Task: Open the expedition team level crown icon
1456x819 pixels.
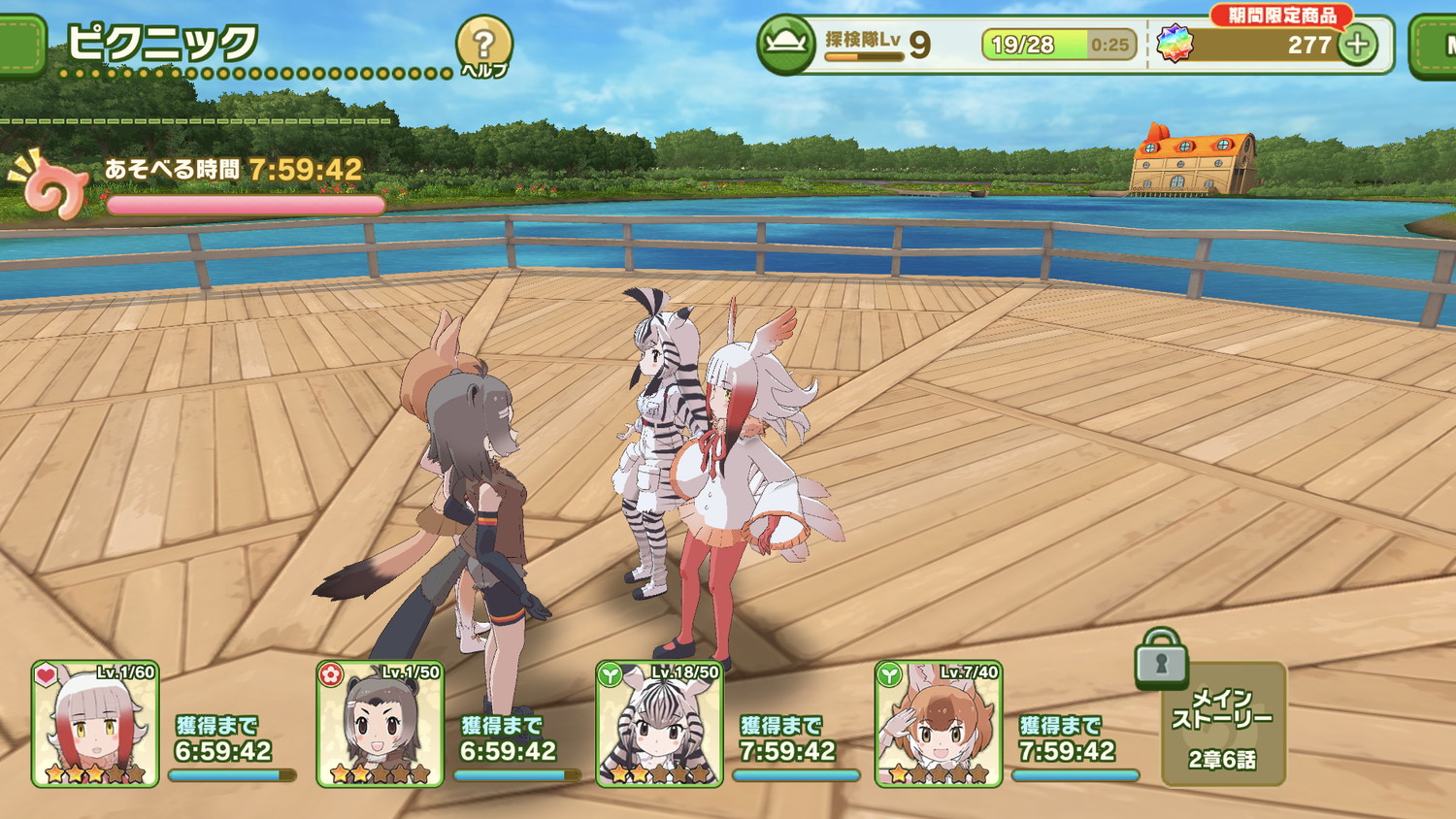Action: coord(785,45)
